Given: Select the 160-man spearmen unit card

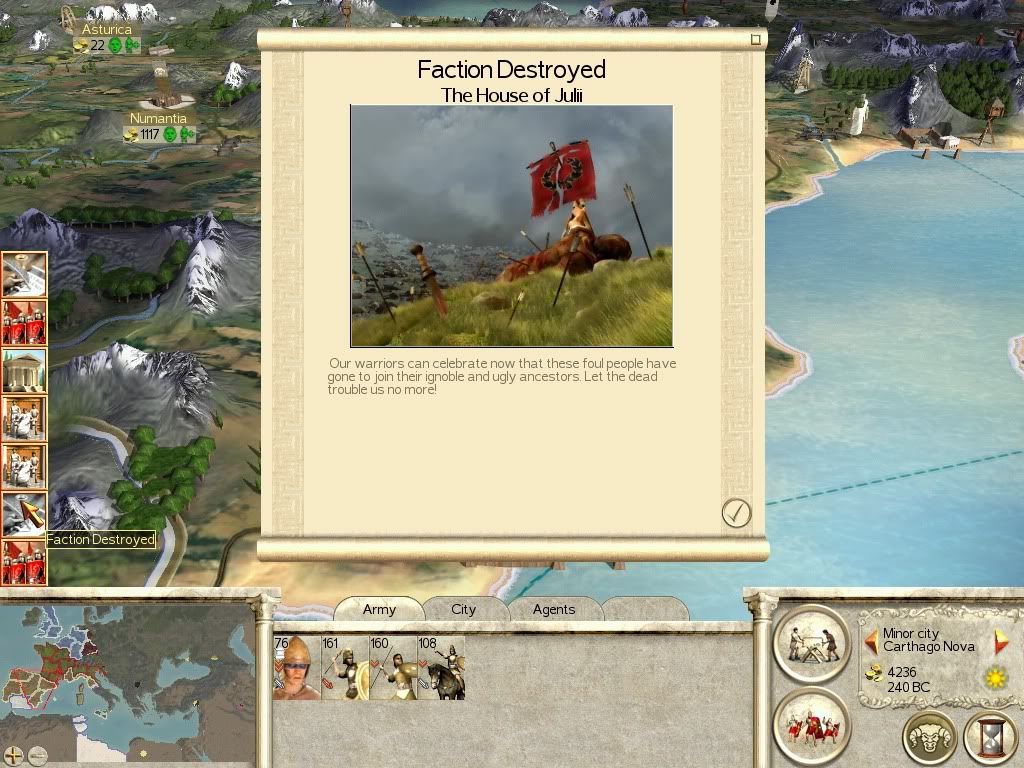Looking at the screenshot, I should click(x=393, y=668).
